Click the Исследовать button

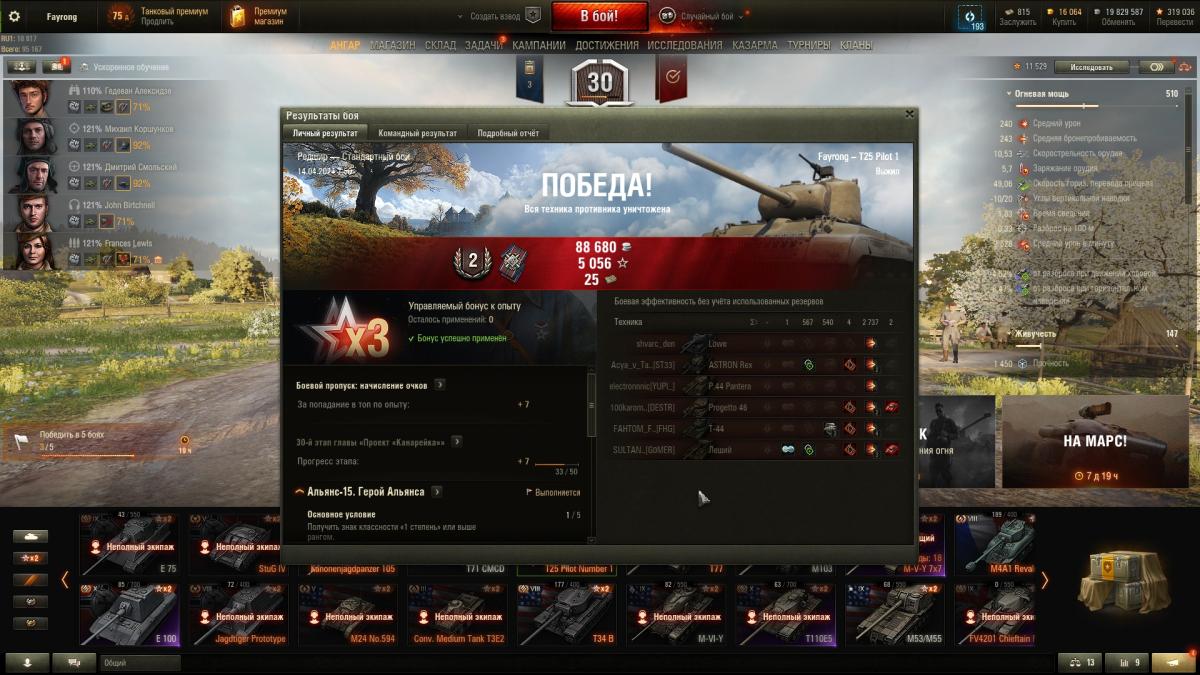click(x=1091, y=67)
